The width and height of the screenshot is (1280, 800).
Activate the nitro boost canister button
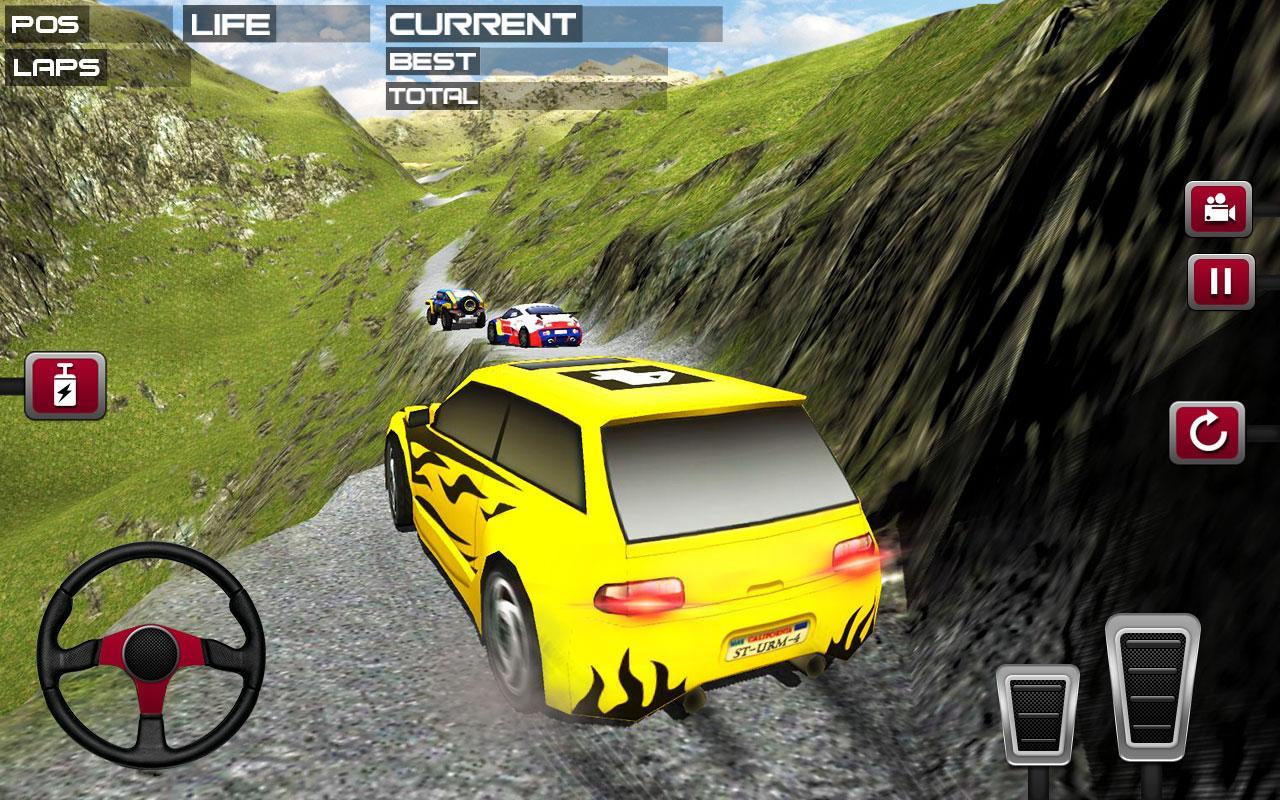pos(65,385)
